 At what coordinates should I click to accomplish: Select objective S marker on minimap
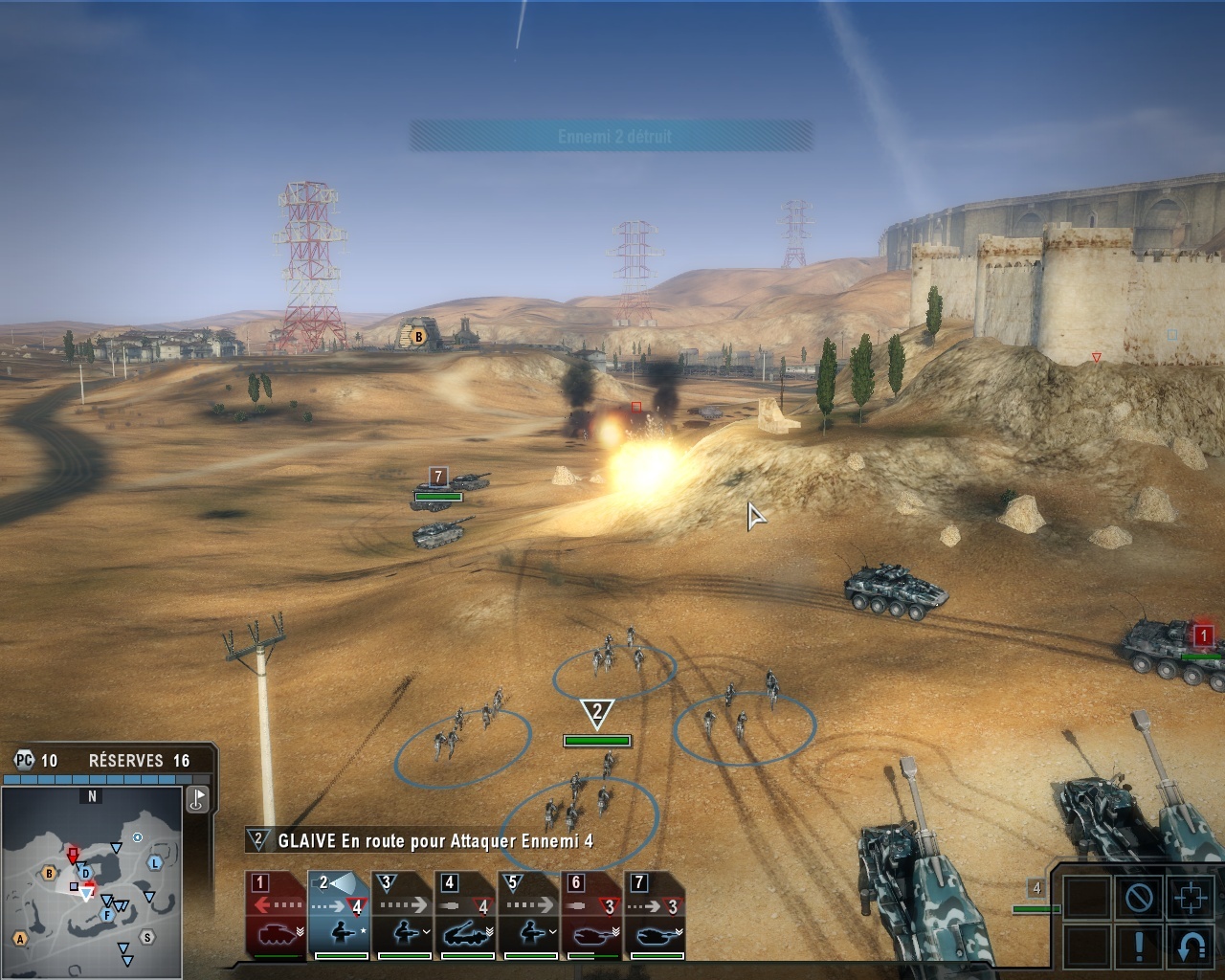tap(146, 937)
